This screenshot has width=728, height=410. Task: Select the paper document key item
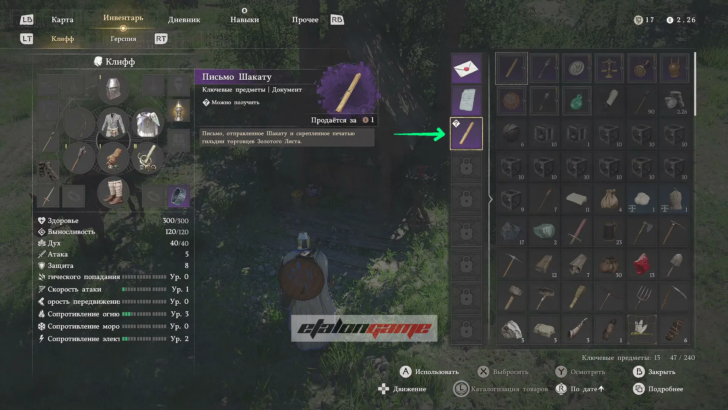pyautogui.click(x=467, y=100)
